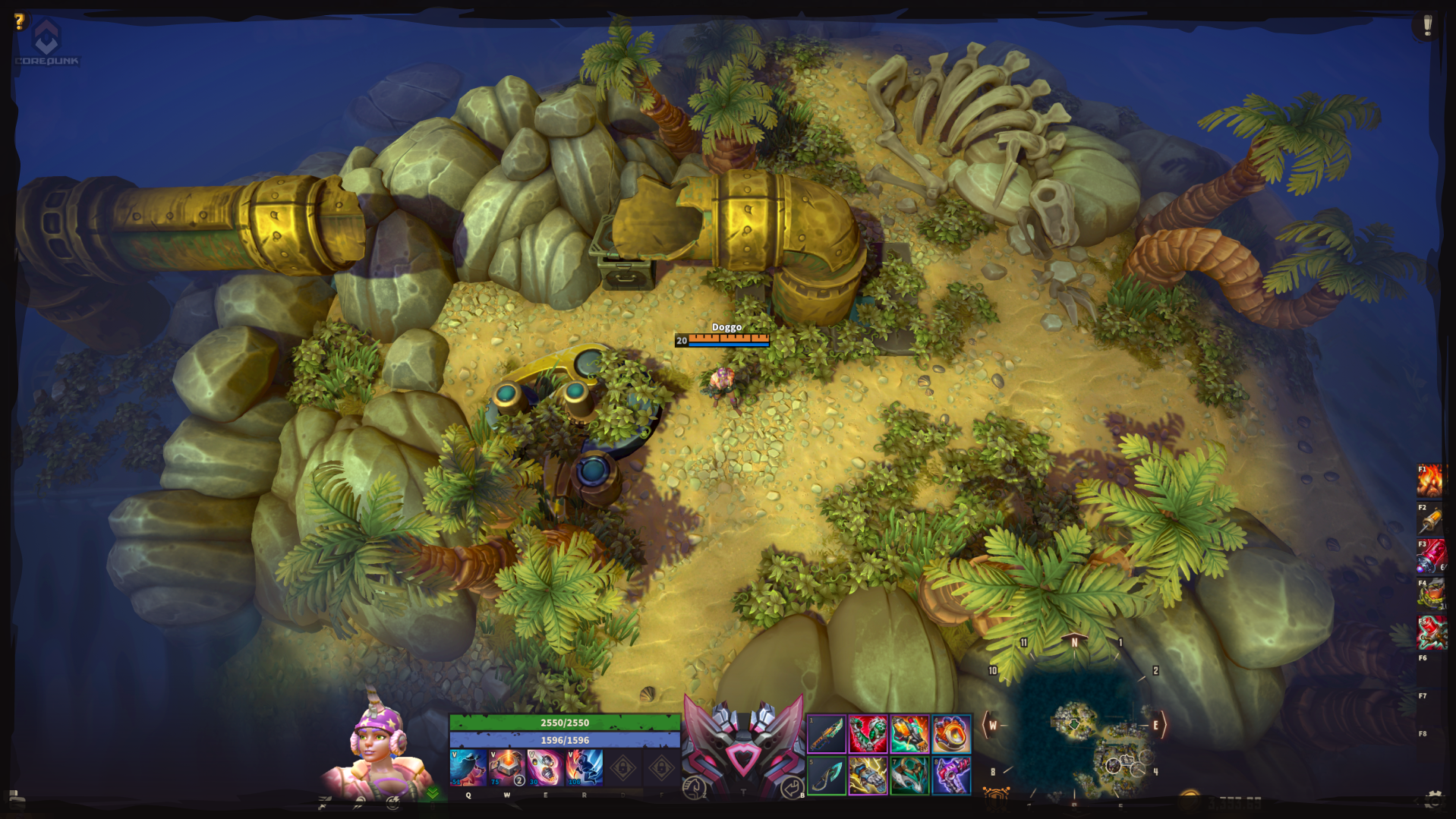Use the W ability with the glowing pedestal
1456x819 pixels.
[x=506, y=767]
